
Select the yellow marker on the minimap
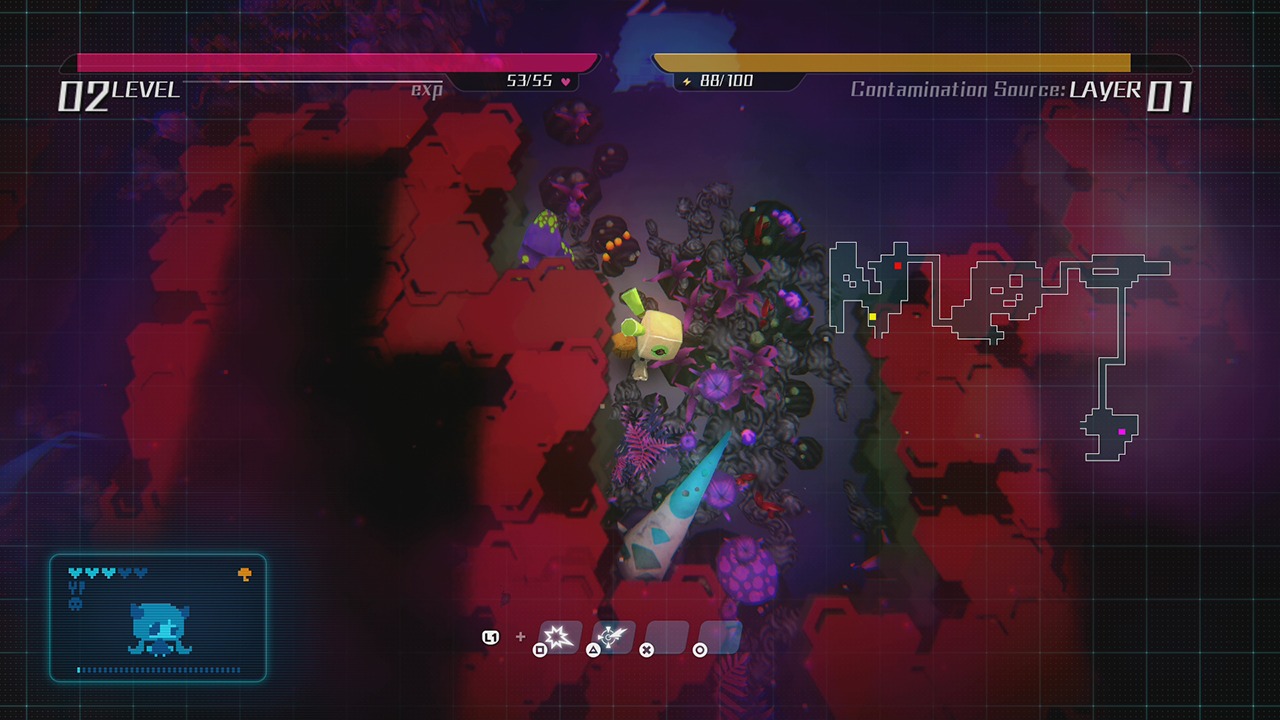(x=872, y=317)
